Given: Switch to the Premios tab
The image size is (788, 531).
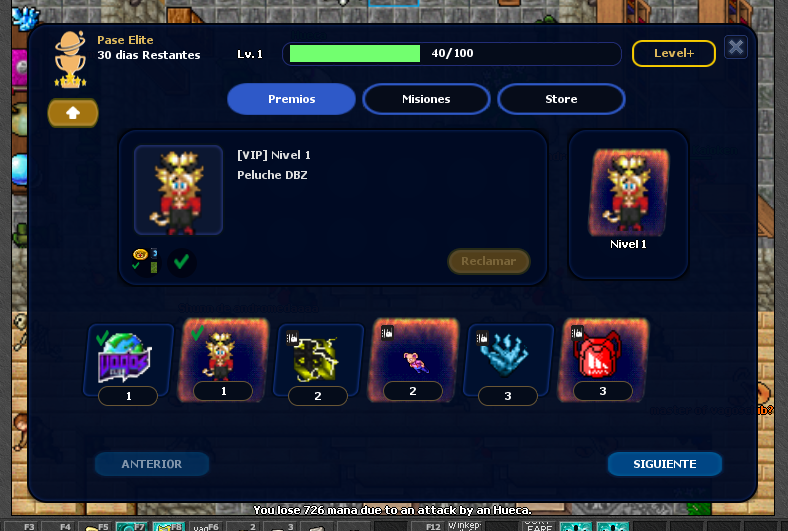Looking at the screenshot, I should pos(291,99).
